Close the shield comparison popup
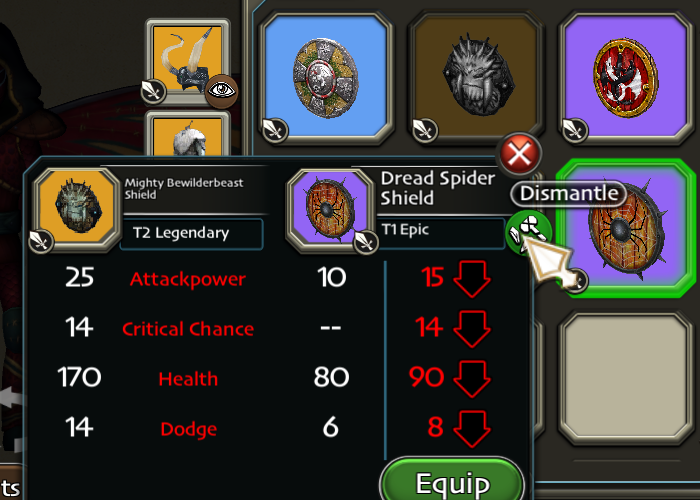The height and width of the screenshot is (500, 700). [x=519, y=155]
